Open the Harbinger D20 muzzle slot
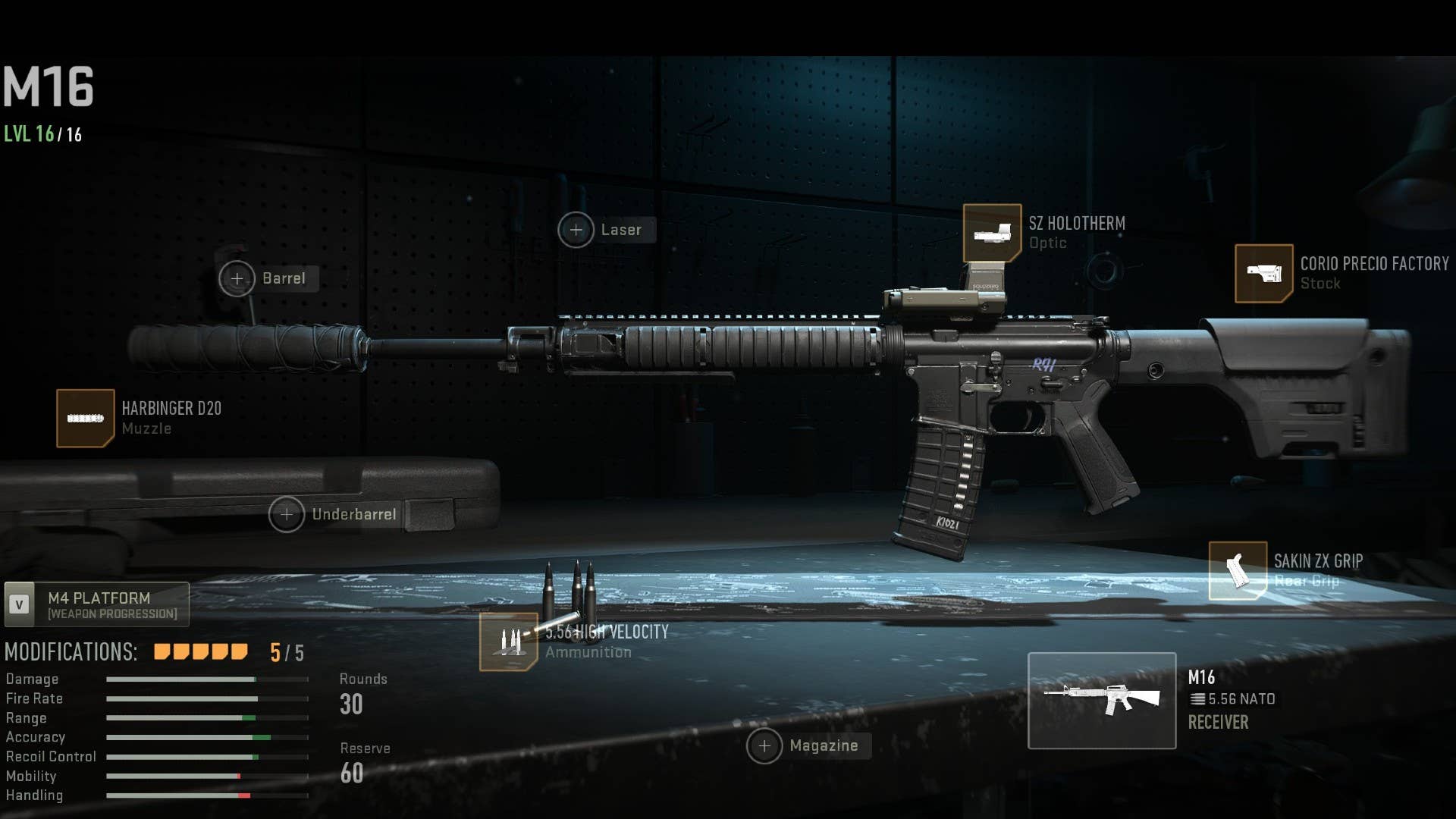 click(x=86, y=419)
